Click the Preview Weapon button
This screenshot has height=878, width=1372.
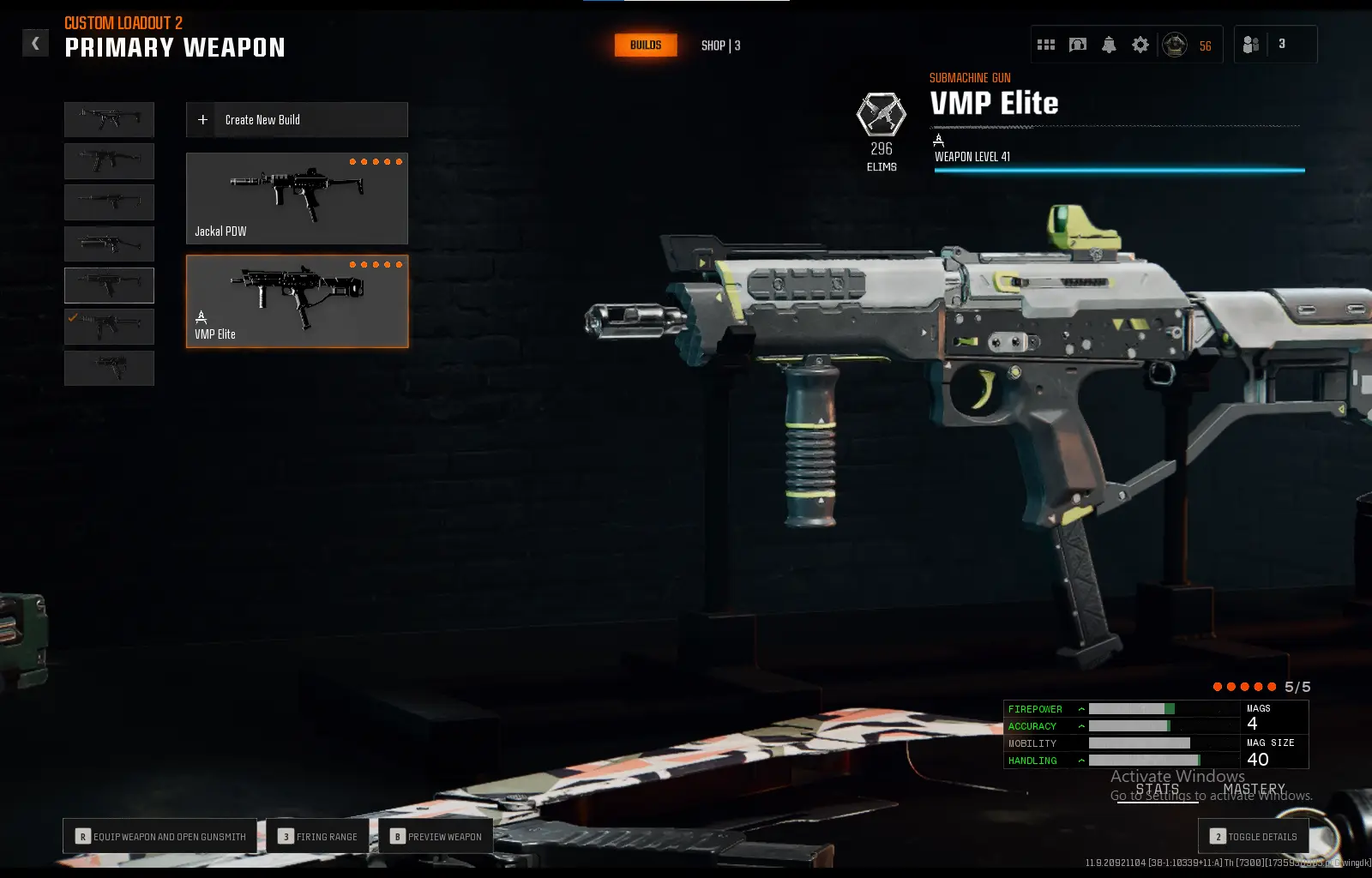coord(436,836)
